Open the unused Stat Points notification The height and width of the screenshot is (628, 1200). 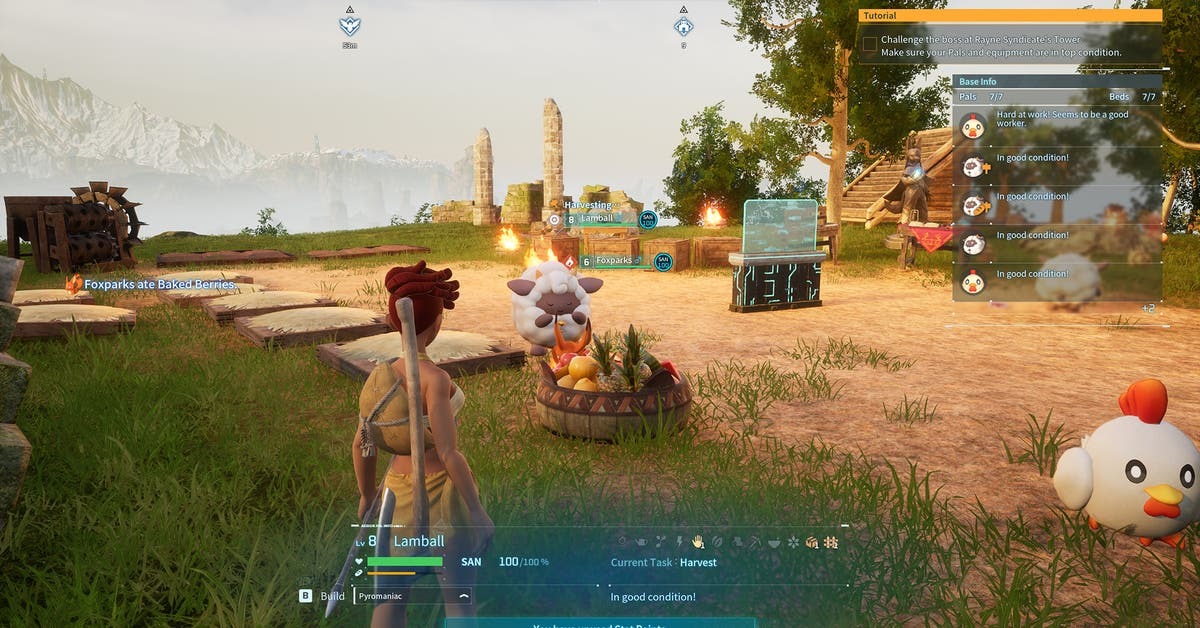click(x=600, y=623)
